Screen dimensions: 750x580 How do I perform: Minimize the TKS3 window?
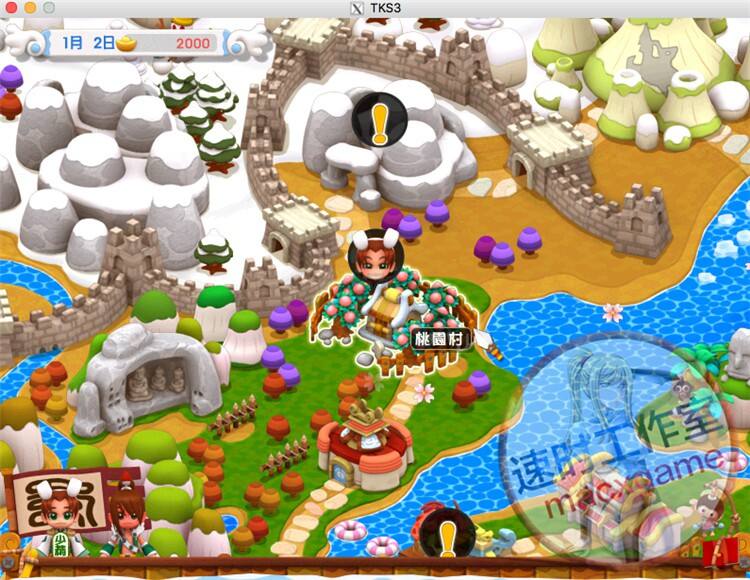30,7
